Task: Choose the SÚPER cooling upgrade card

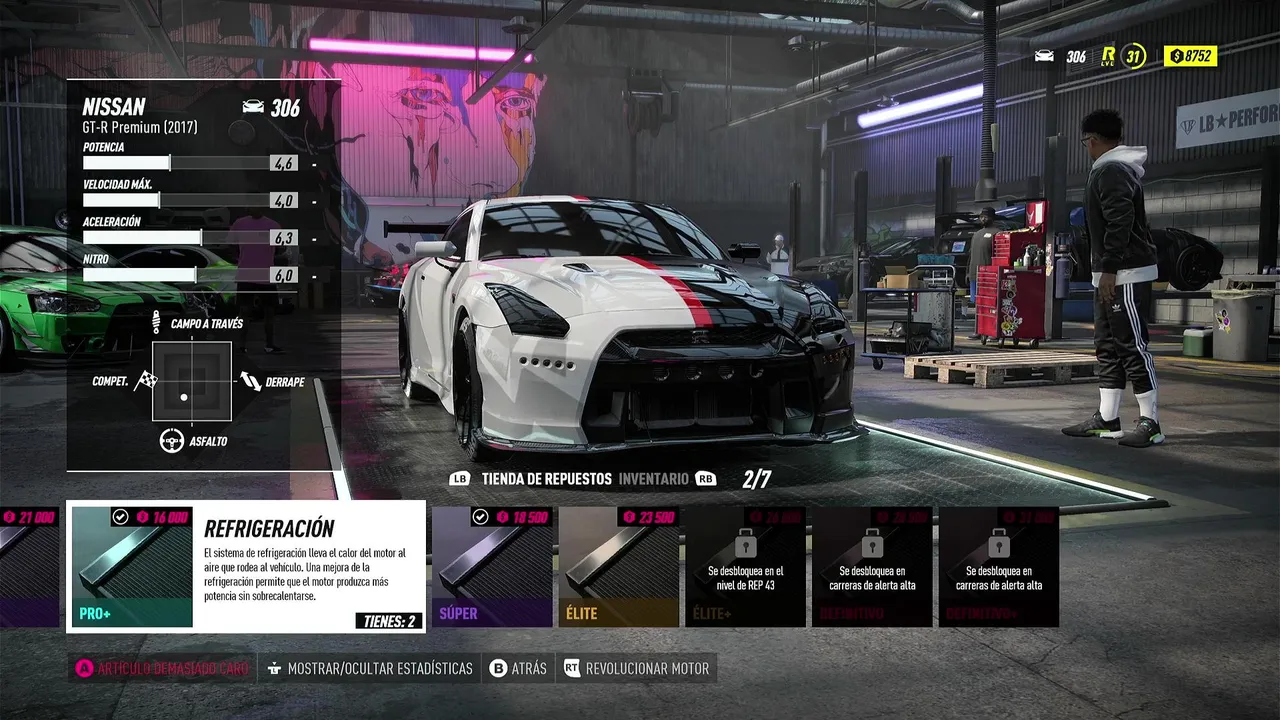Action: [492, 566]
